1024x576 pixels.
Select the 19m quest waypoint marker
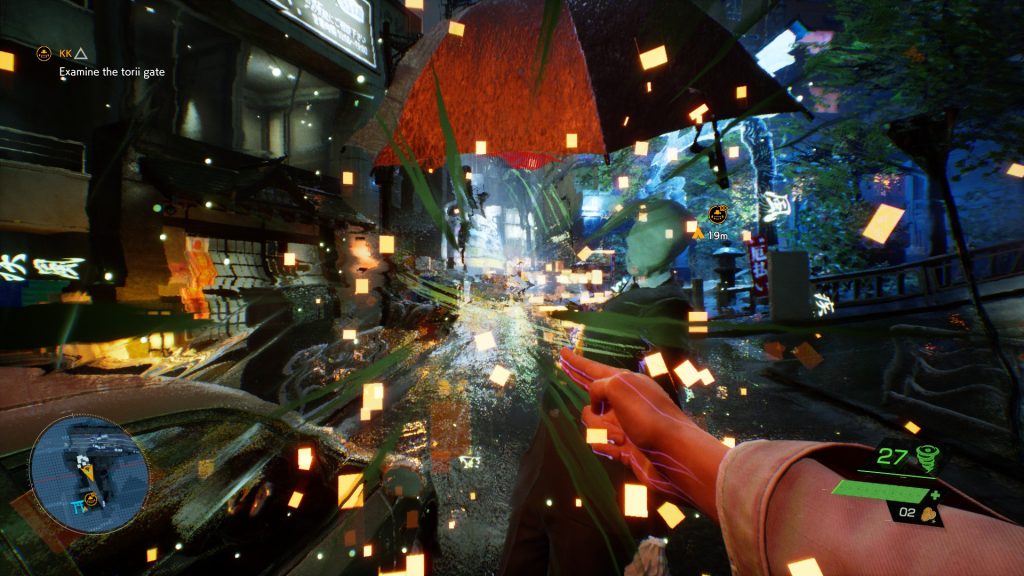(x=716, y=214)
